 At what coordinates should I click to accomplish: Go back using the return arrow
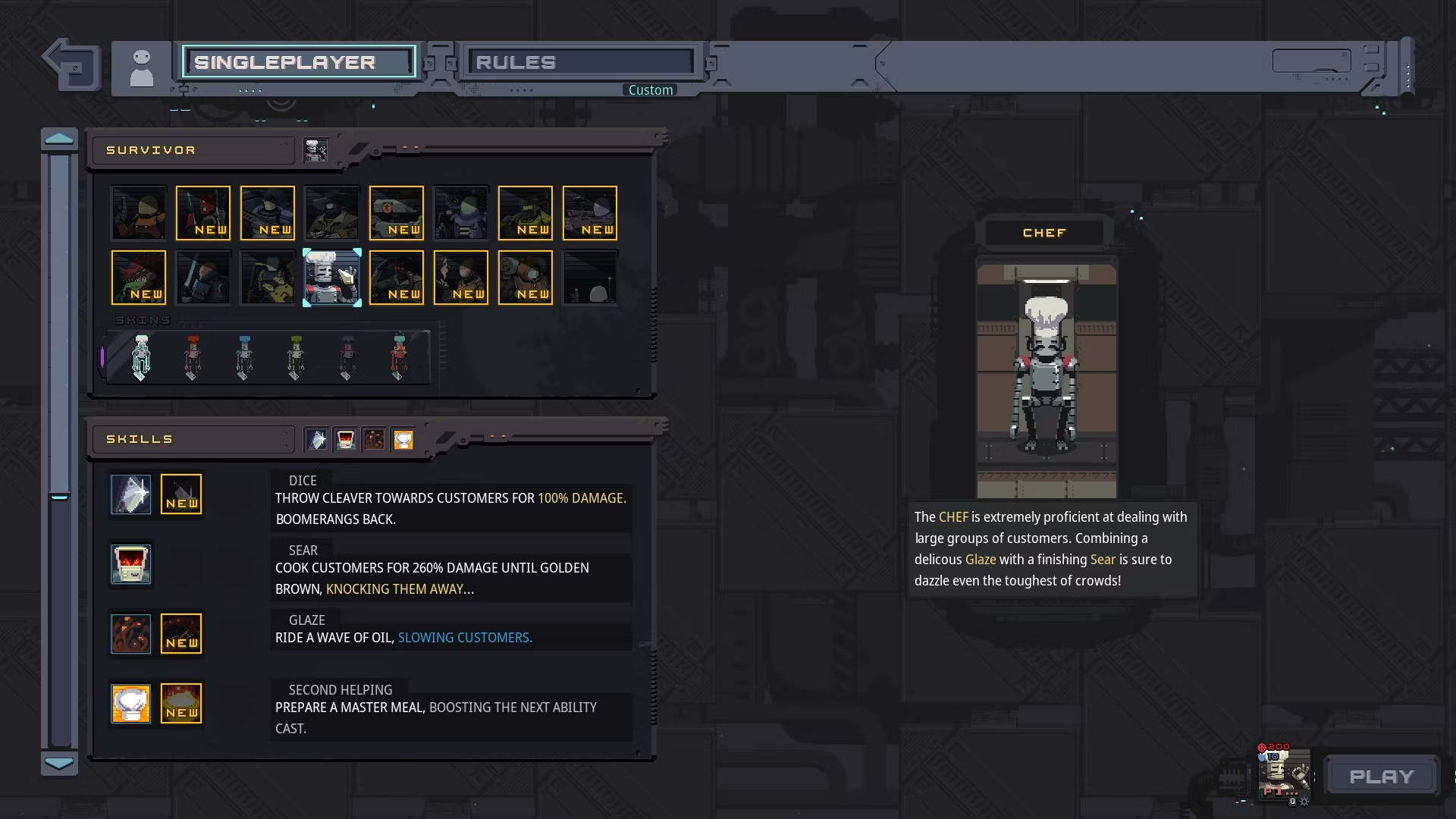pos(72,64)
